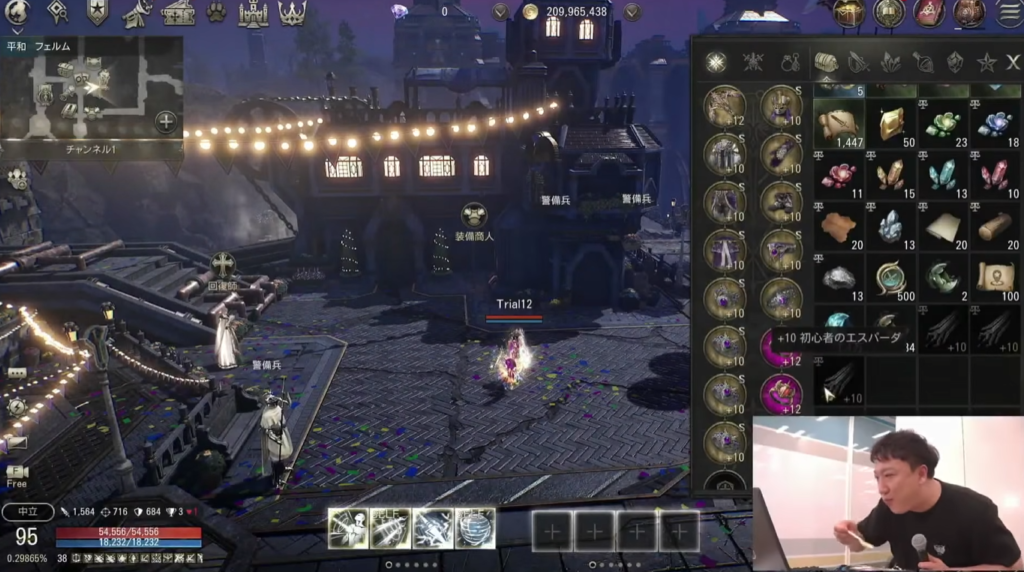Click the 中立 stance button
Screen dimensions: 1024x572
pyautogui.click(x=27, y=512)
